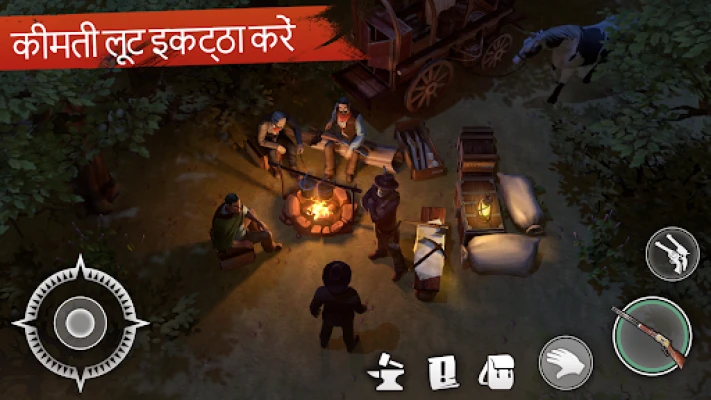Screen dimensions: 711x400
Task: Open the backpack inventory
Action: (496, 369)
